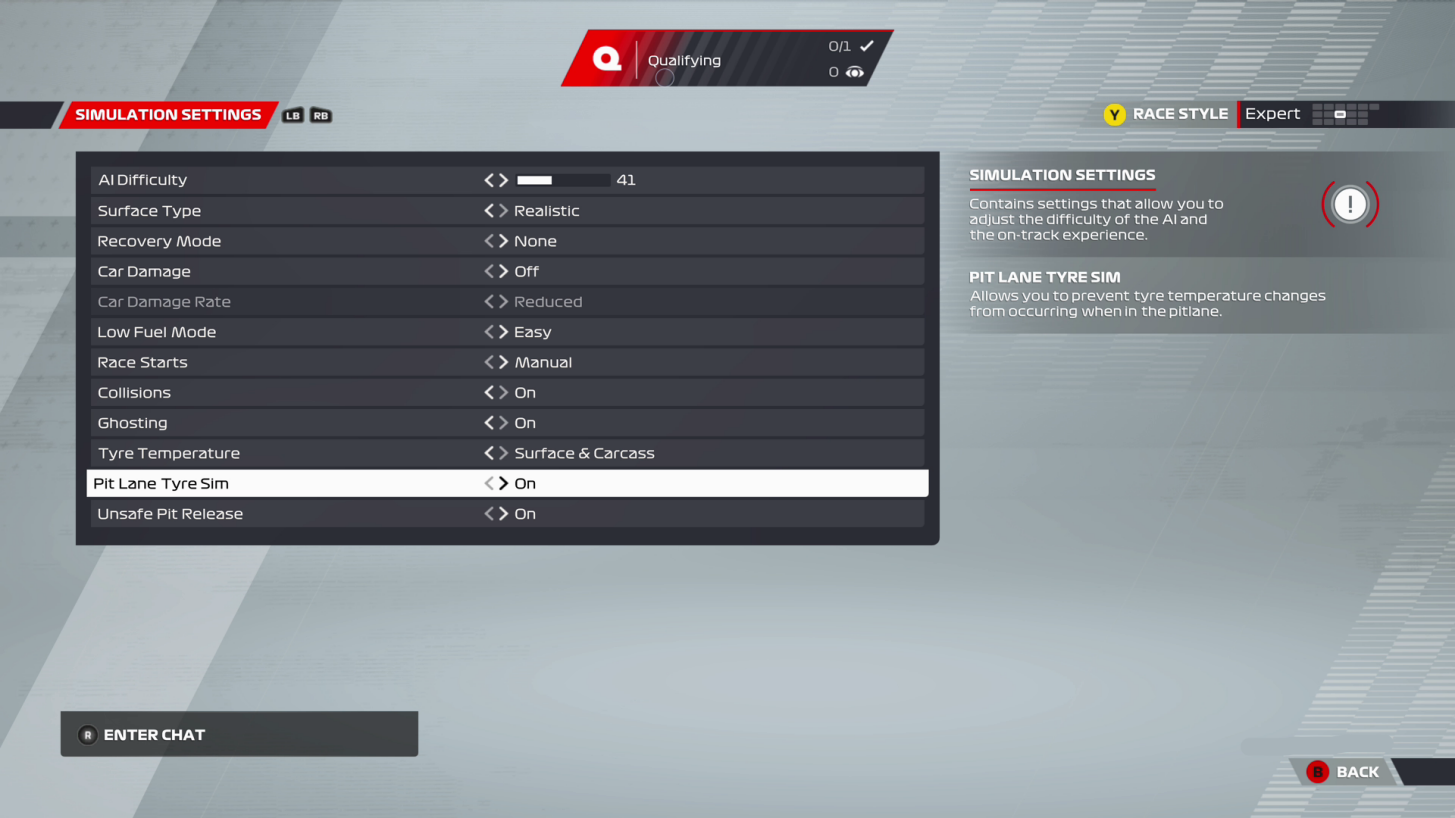Click the spectator eye icon in session header
Image resolution: width=1455 pixels, height=818 pixels.
tap(855, 72)
